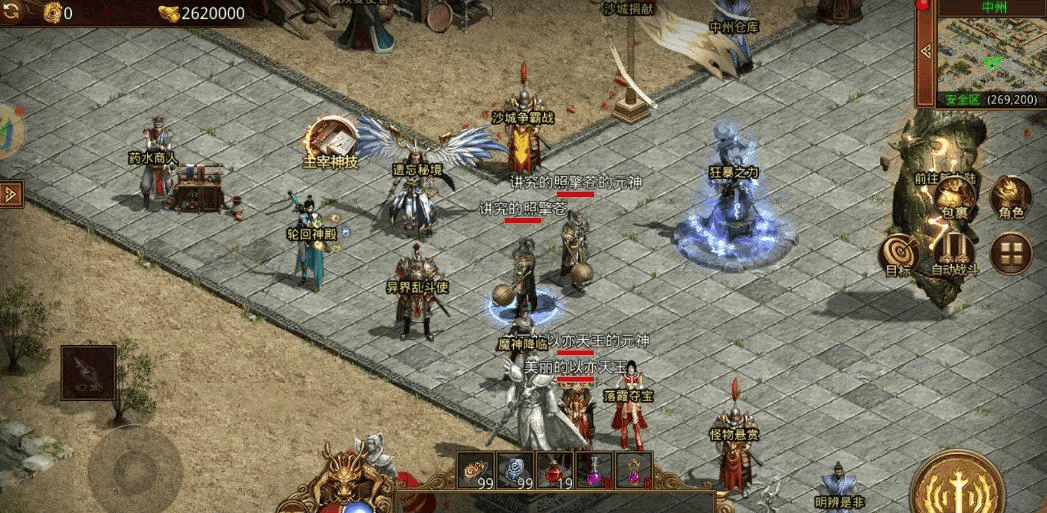Image resolution: width=1047 pixels, height=513 pixels.
Task: Use the red potion with count 19
Action: [555, 470]
